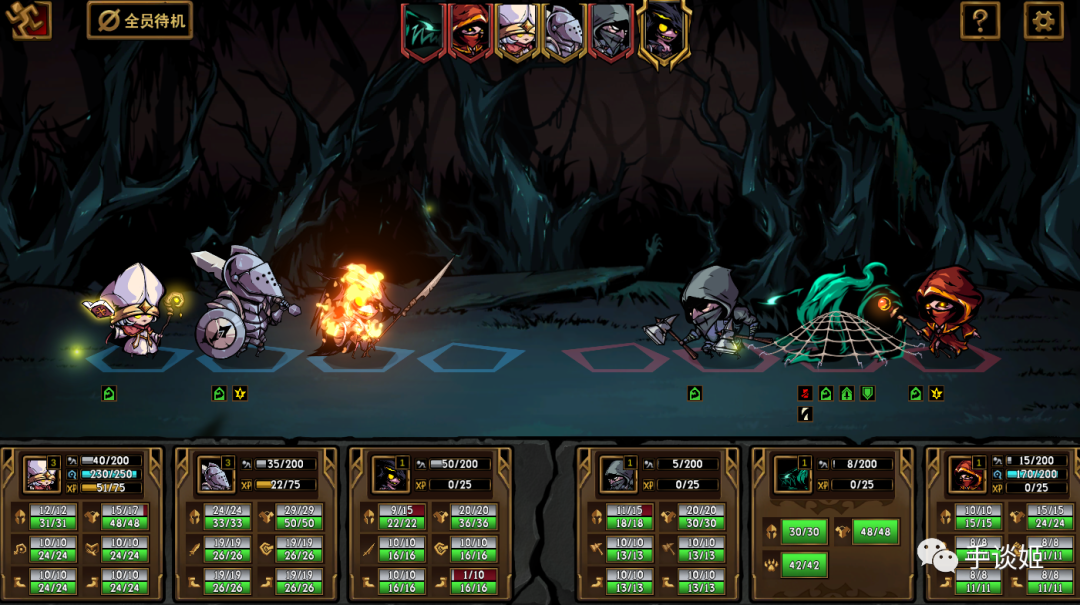Select the green wraith turn-order portrait
The height and width of the screenshot is (605, 1080).
point(423,30)
